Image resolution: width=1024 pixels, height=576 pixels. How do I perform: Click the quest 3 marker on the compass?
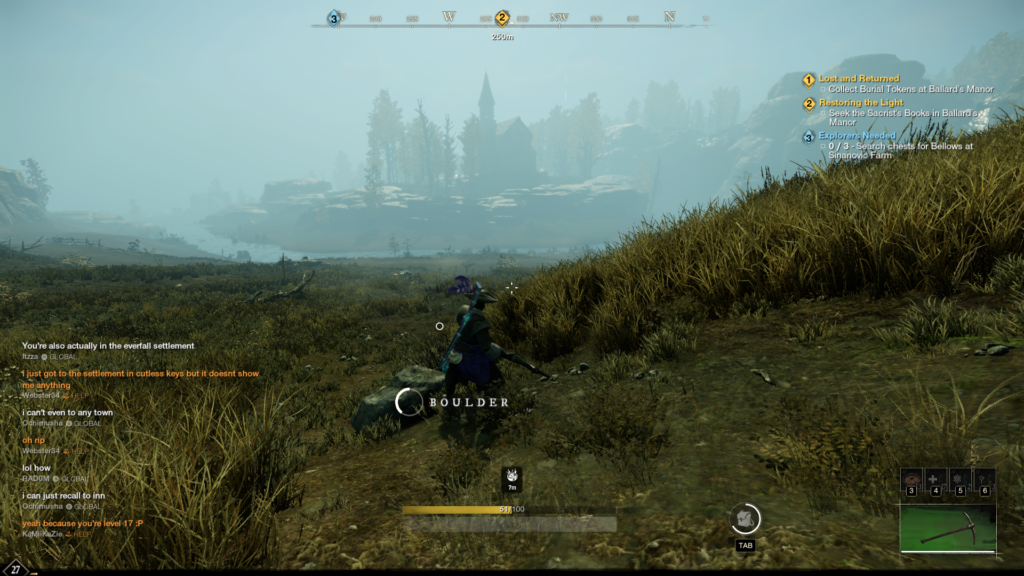pos(334,18)
